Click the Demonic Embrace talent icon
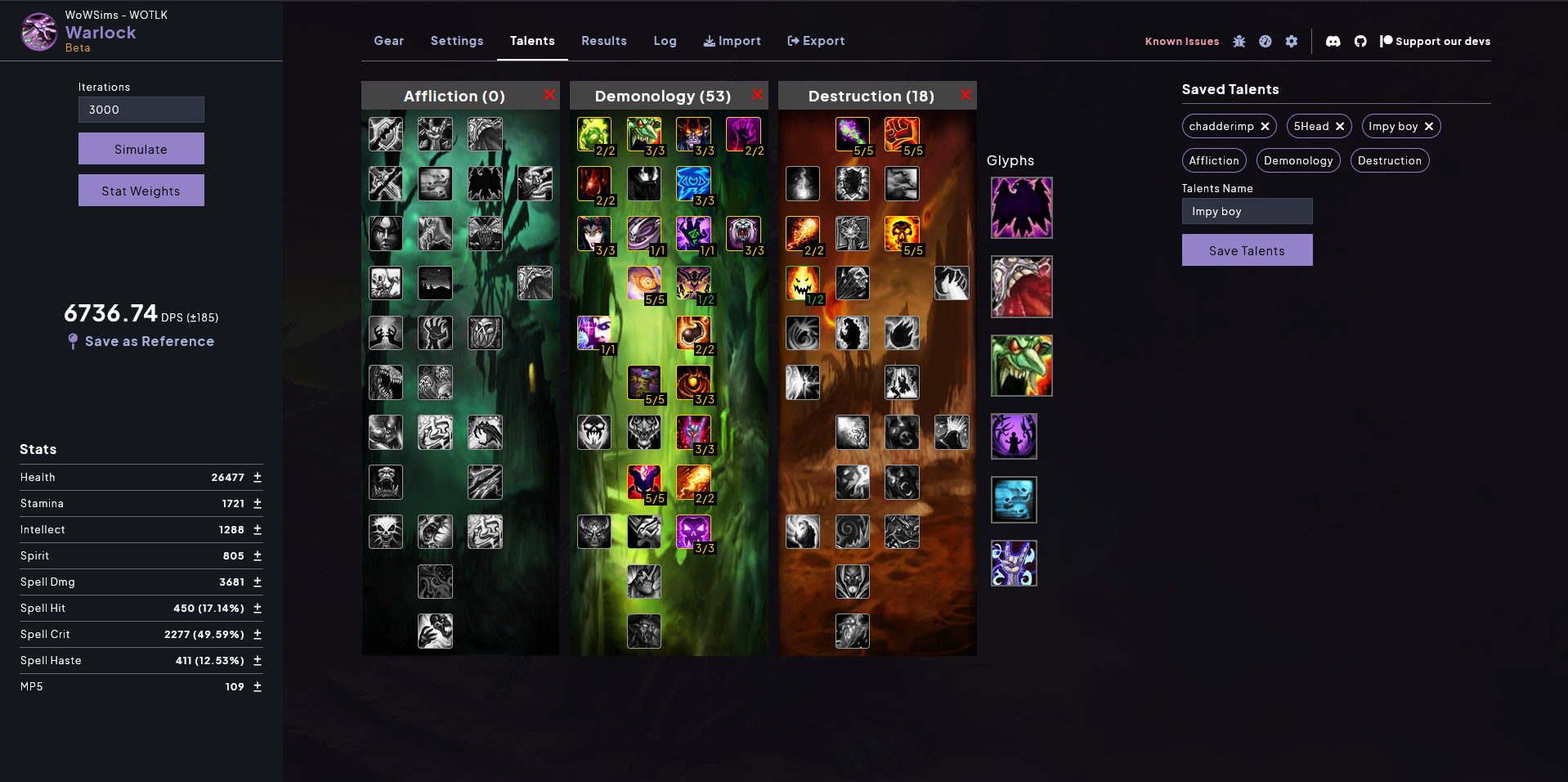This screenshot has width=1568, height=782. coord(693,135)
